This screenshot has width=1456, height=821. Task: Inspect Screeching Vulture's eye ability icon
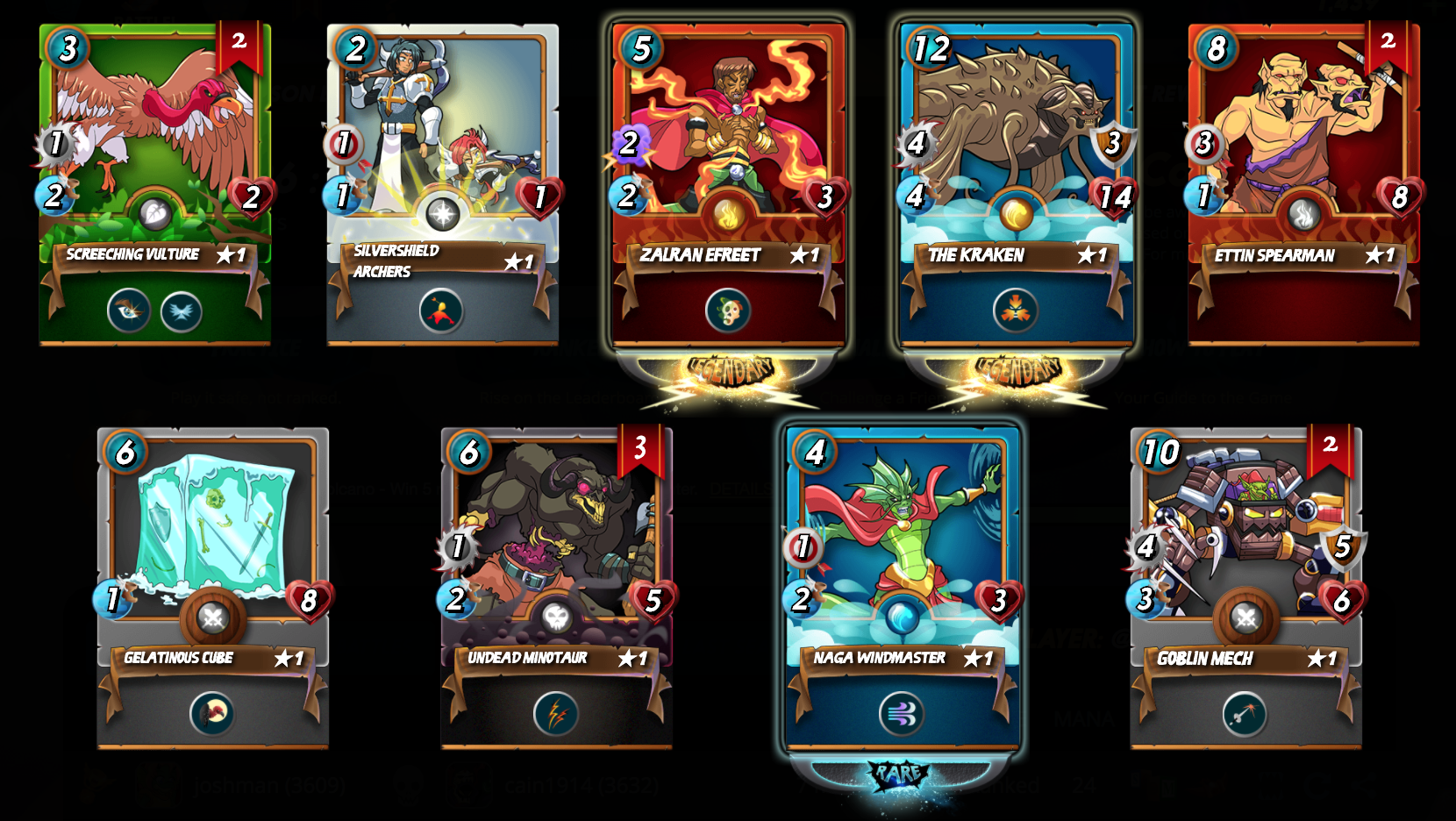coord(129,311)
